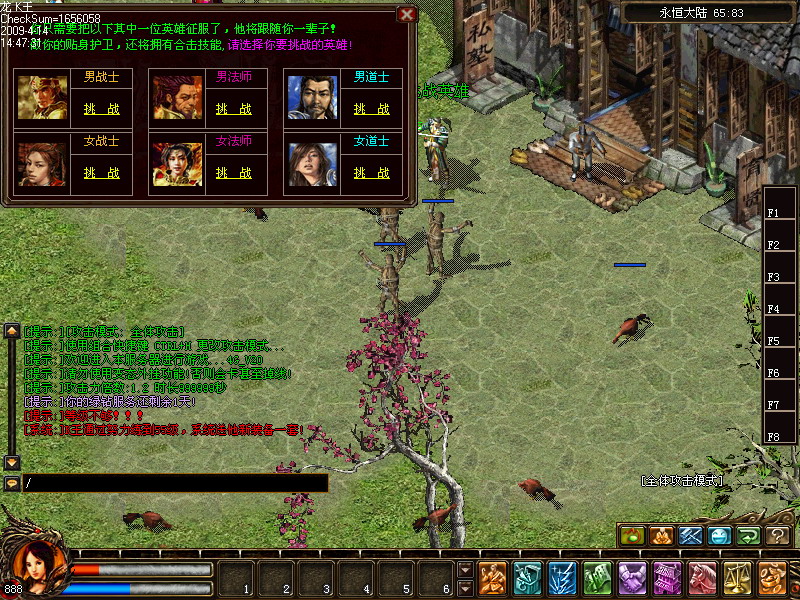
Task: Open the purple handshake icon
Action: 632,578
